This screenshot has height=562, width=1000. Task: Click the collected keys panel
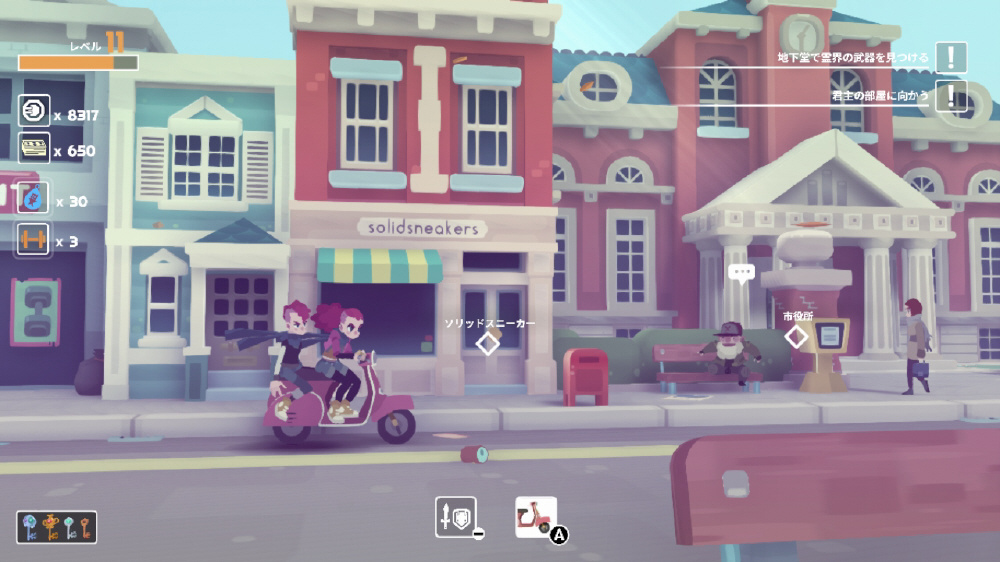pyautogui.click(x=56, y=527)
